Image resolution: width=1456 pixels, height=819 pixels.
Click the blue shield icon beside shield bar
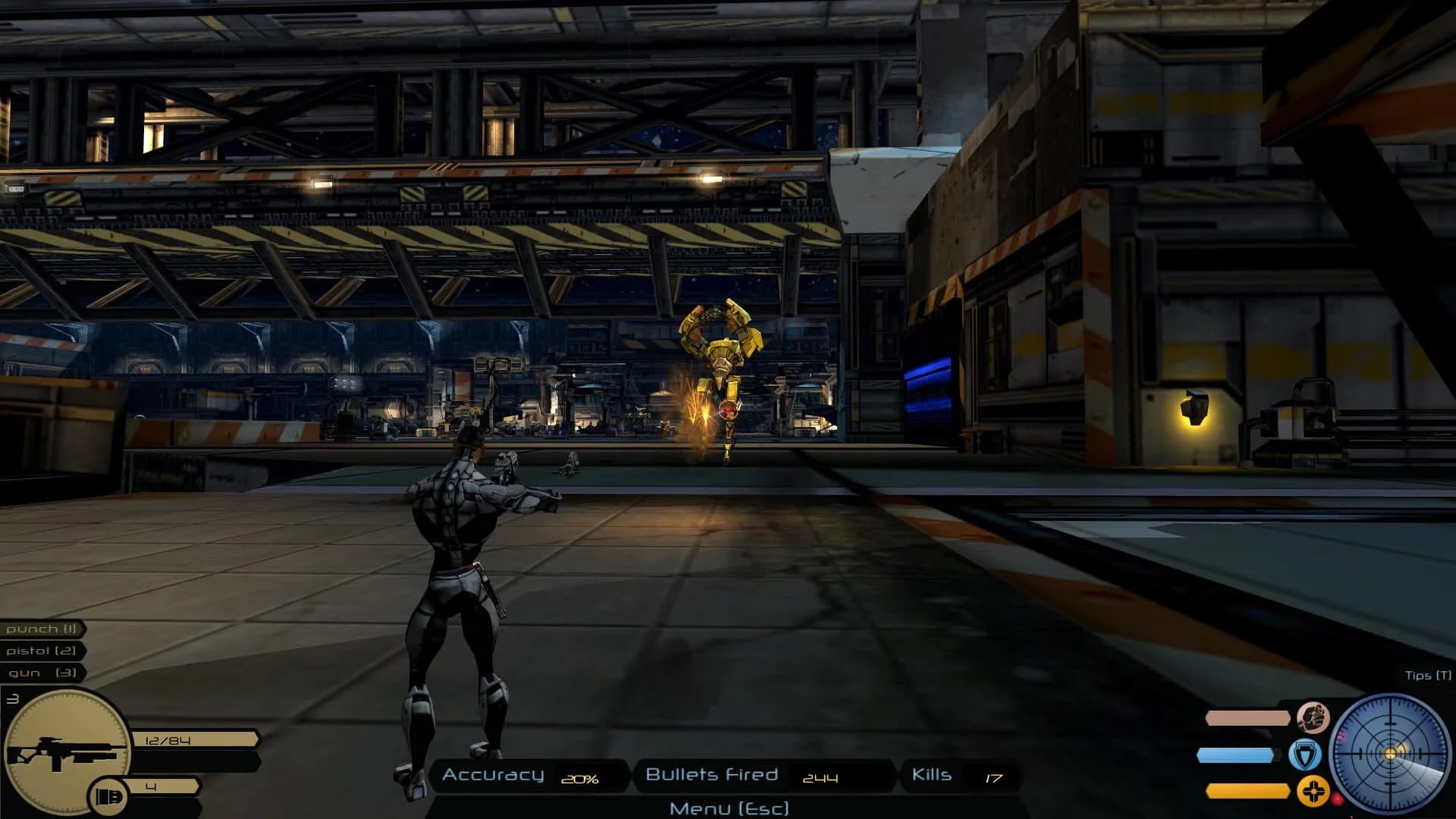1304,756
